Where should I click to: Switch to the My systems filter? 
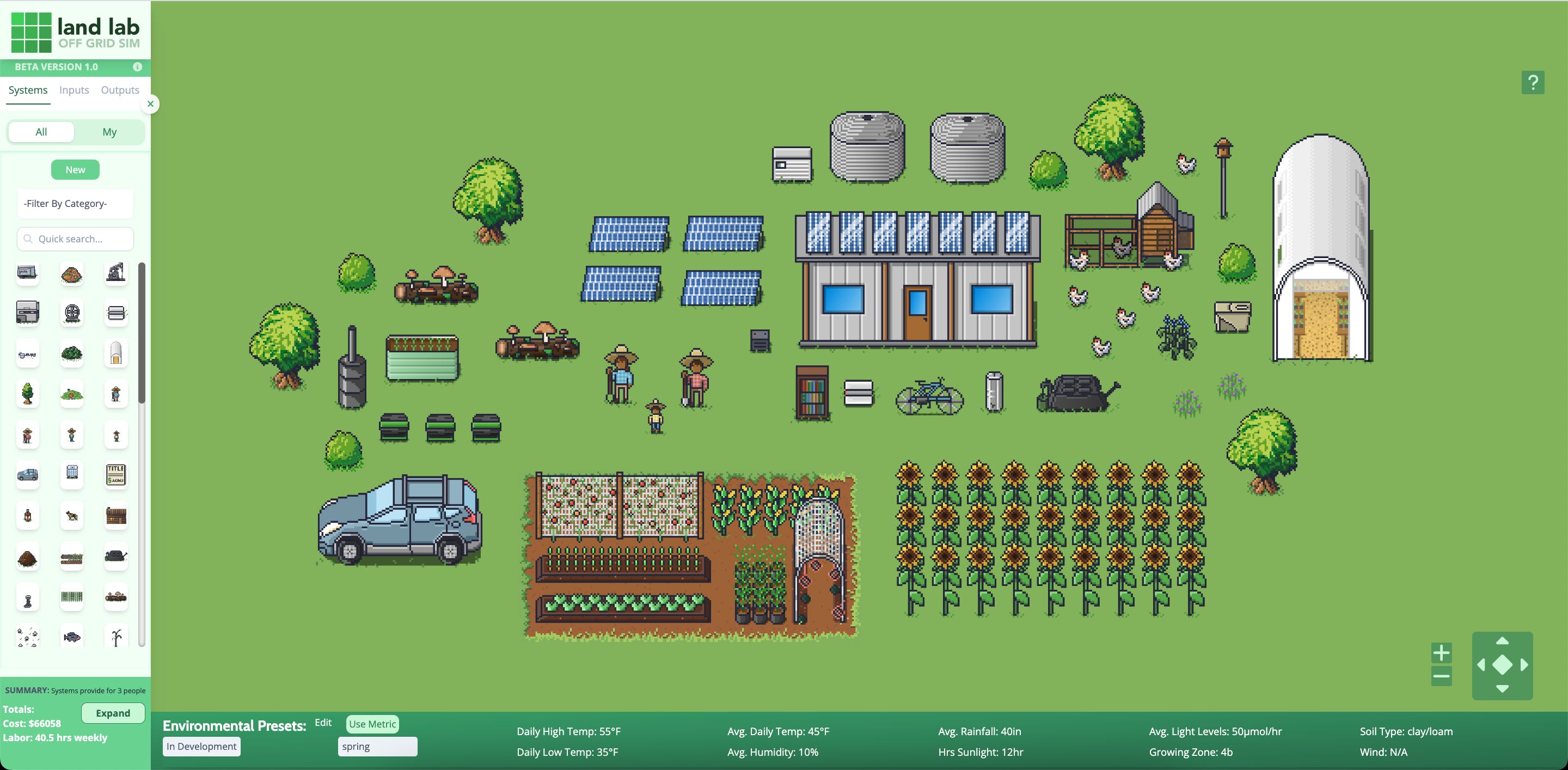(109, 131)
